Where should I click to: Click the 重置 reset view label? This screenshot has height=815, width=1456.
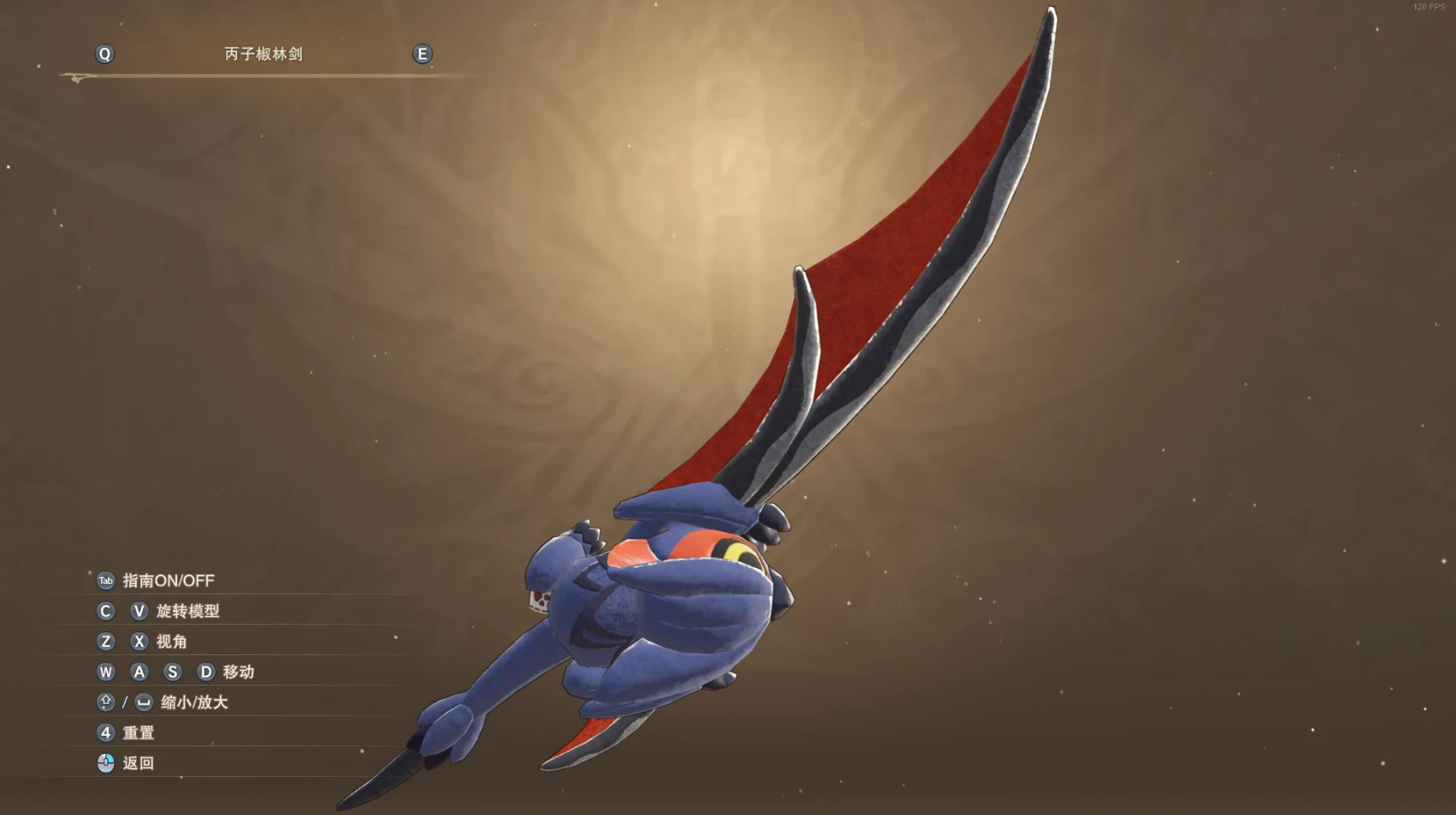(x=139, y=733)
